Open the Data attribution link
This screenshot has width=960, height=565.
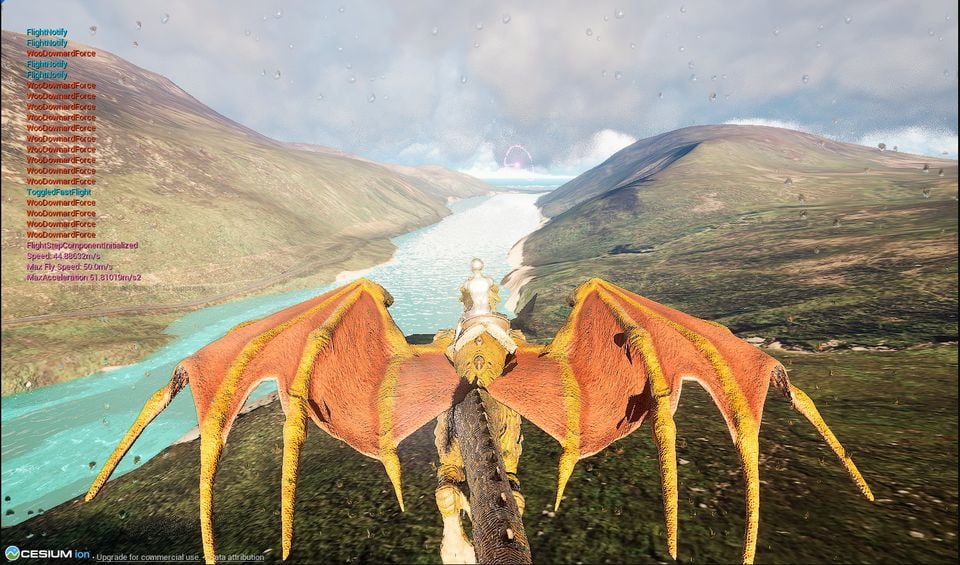237,556
